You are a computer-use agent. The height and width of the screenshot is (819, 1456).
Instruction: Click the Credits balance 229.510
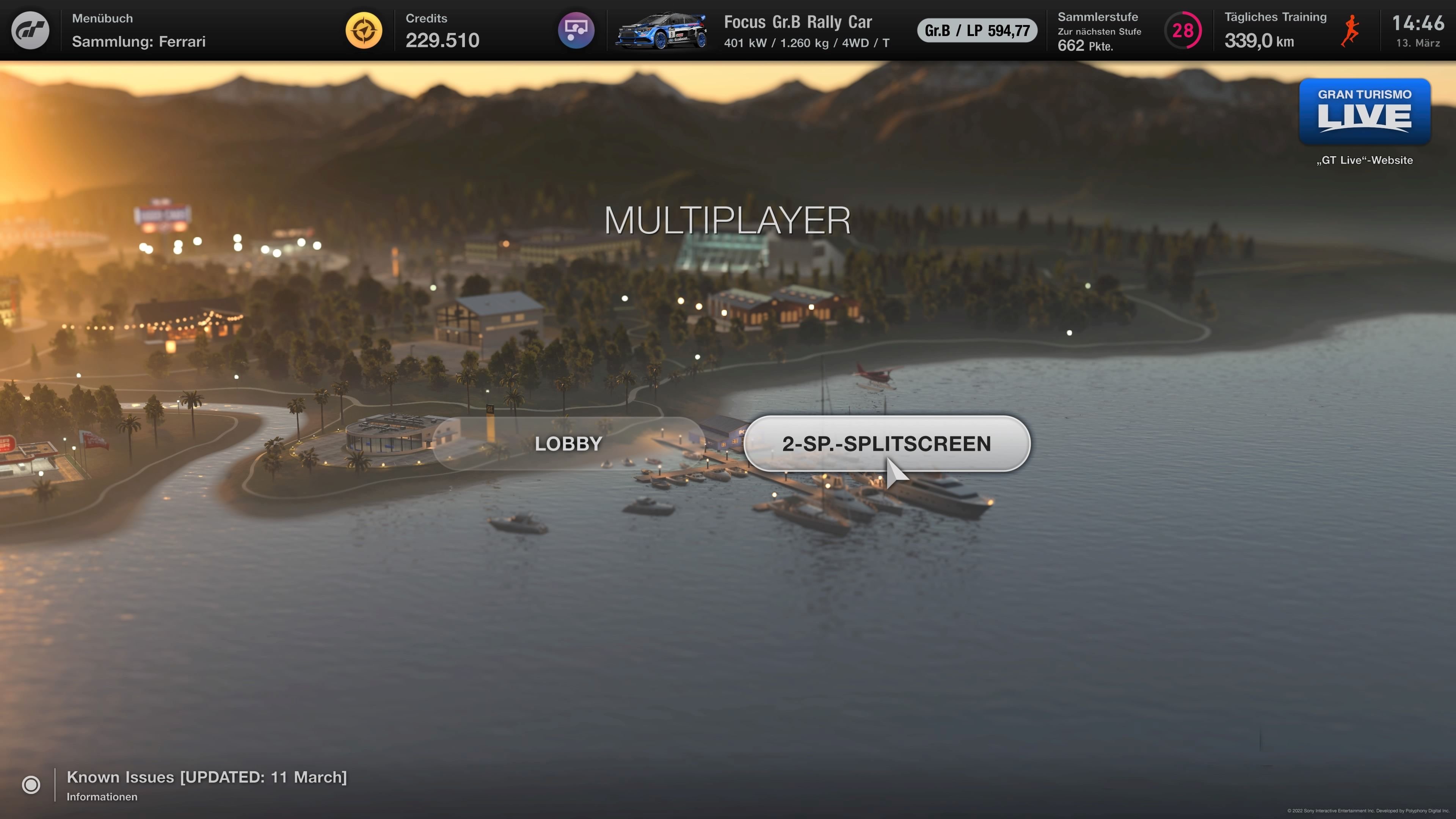click(x=442, y=40)
